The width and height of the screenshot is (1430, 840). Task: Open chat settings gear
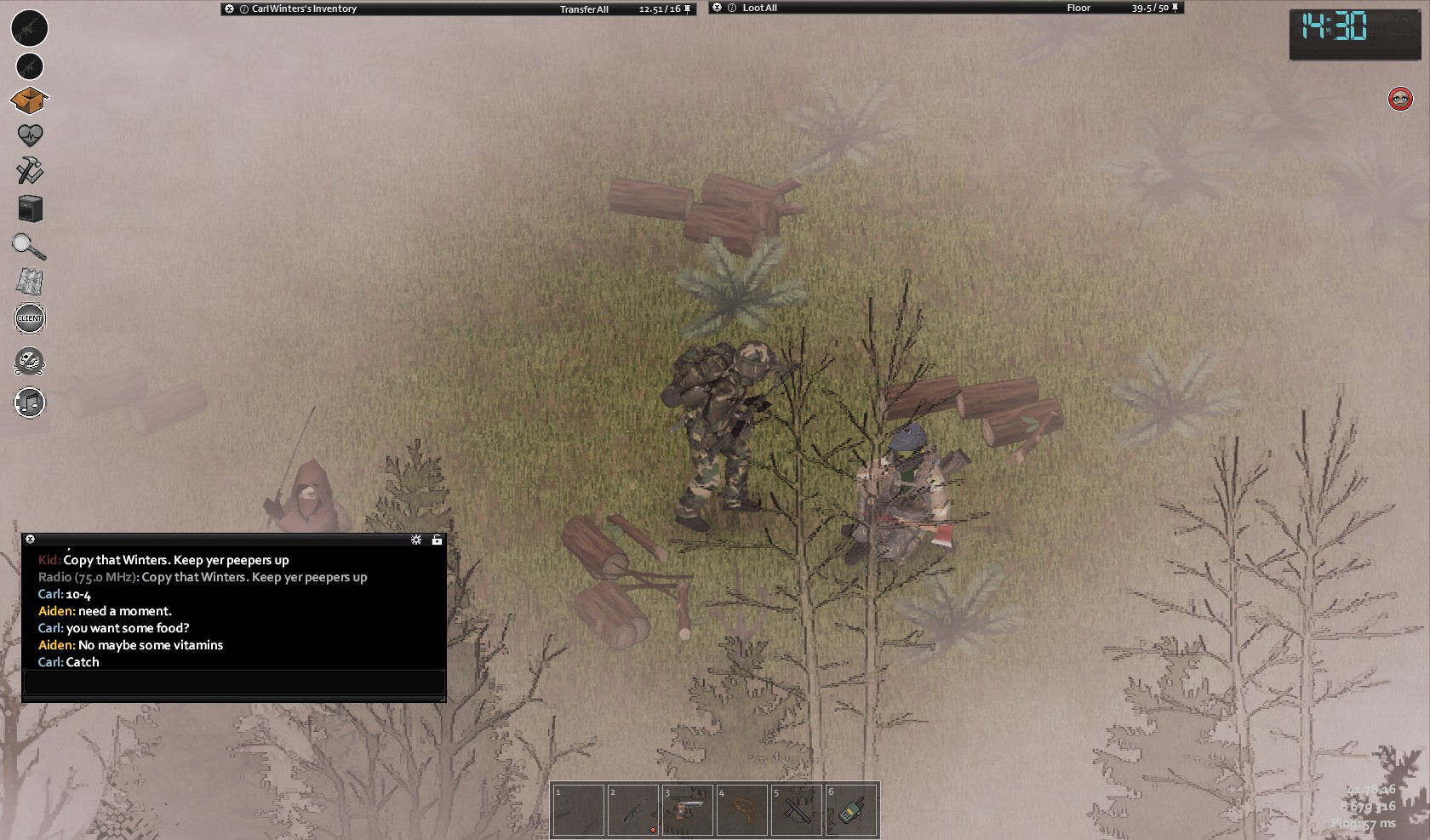pyautogui.click(x=416, y=540)
